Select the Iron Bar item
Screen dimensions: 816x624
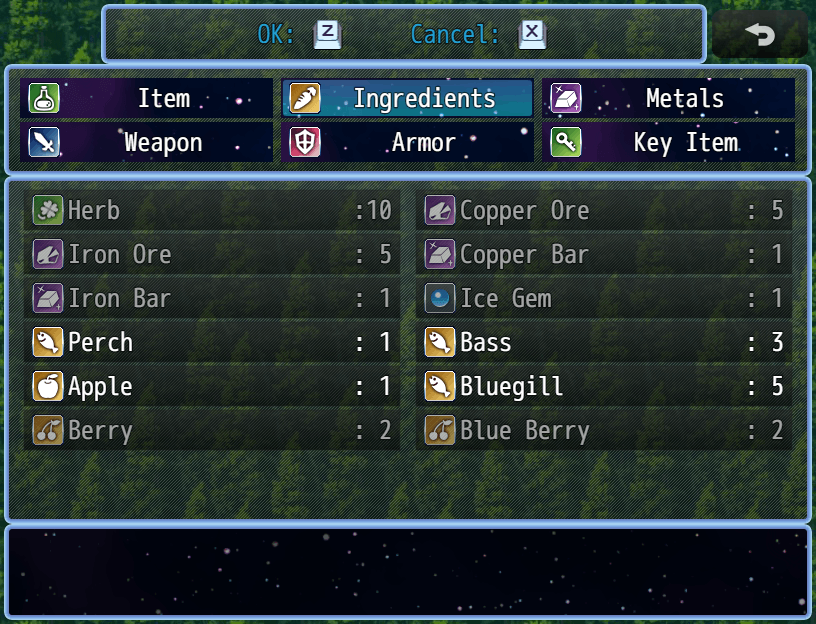click(x=212, y=298)
